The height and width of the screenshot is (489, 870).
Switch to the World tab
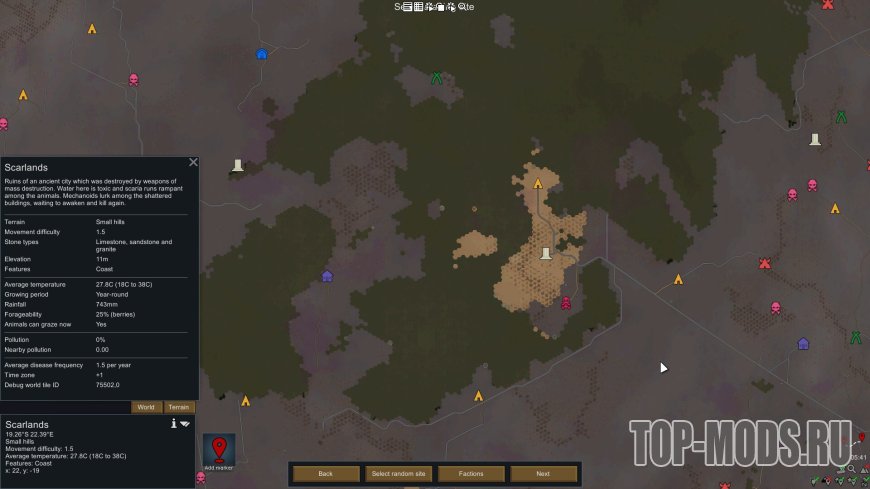[x=146, y=407]
